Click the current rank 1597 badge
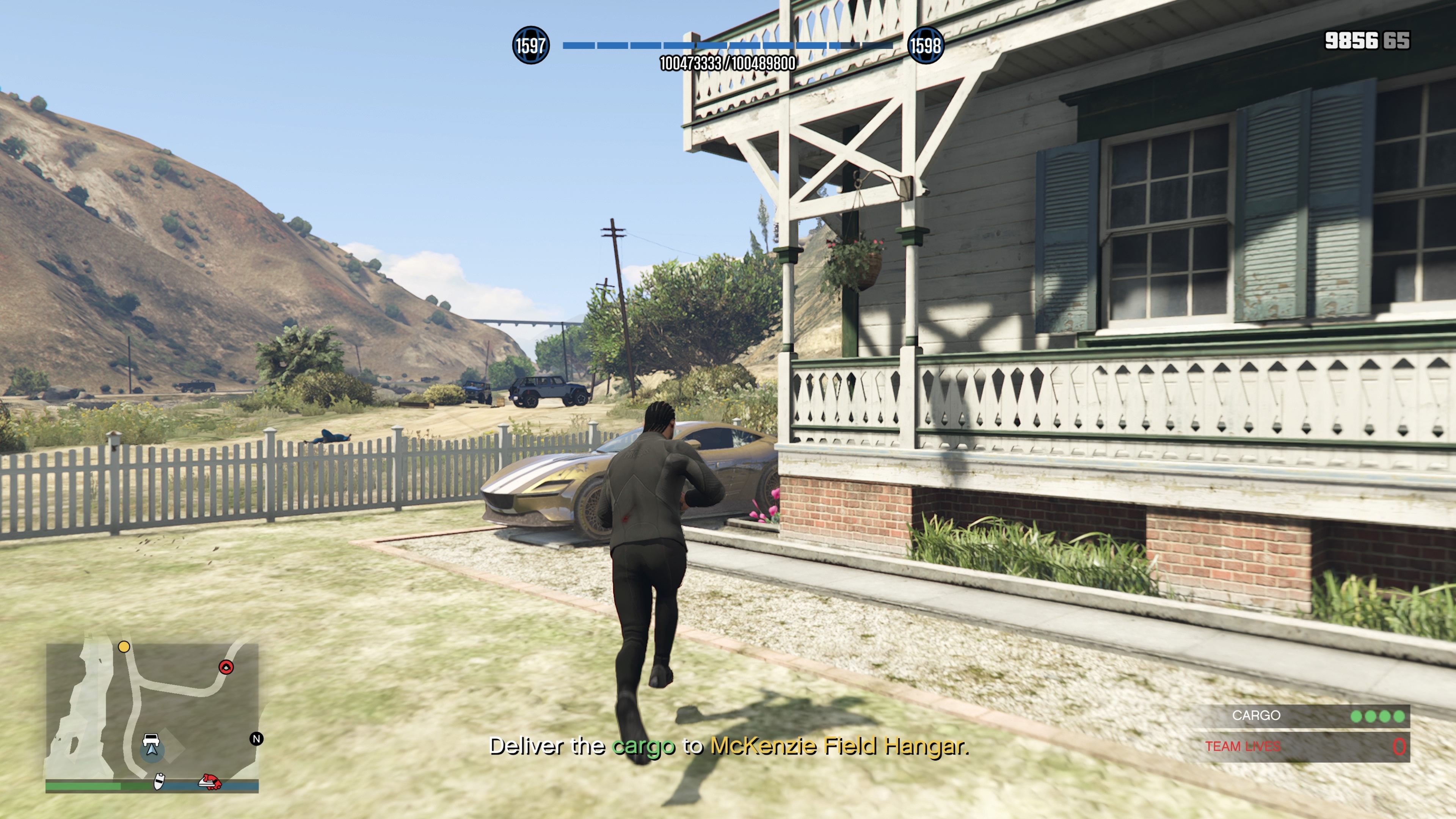The height and width of the screenshot is (819, 1456). click(530, 45)
